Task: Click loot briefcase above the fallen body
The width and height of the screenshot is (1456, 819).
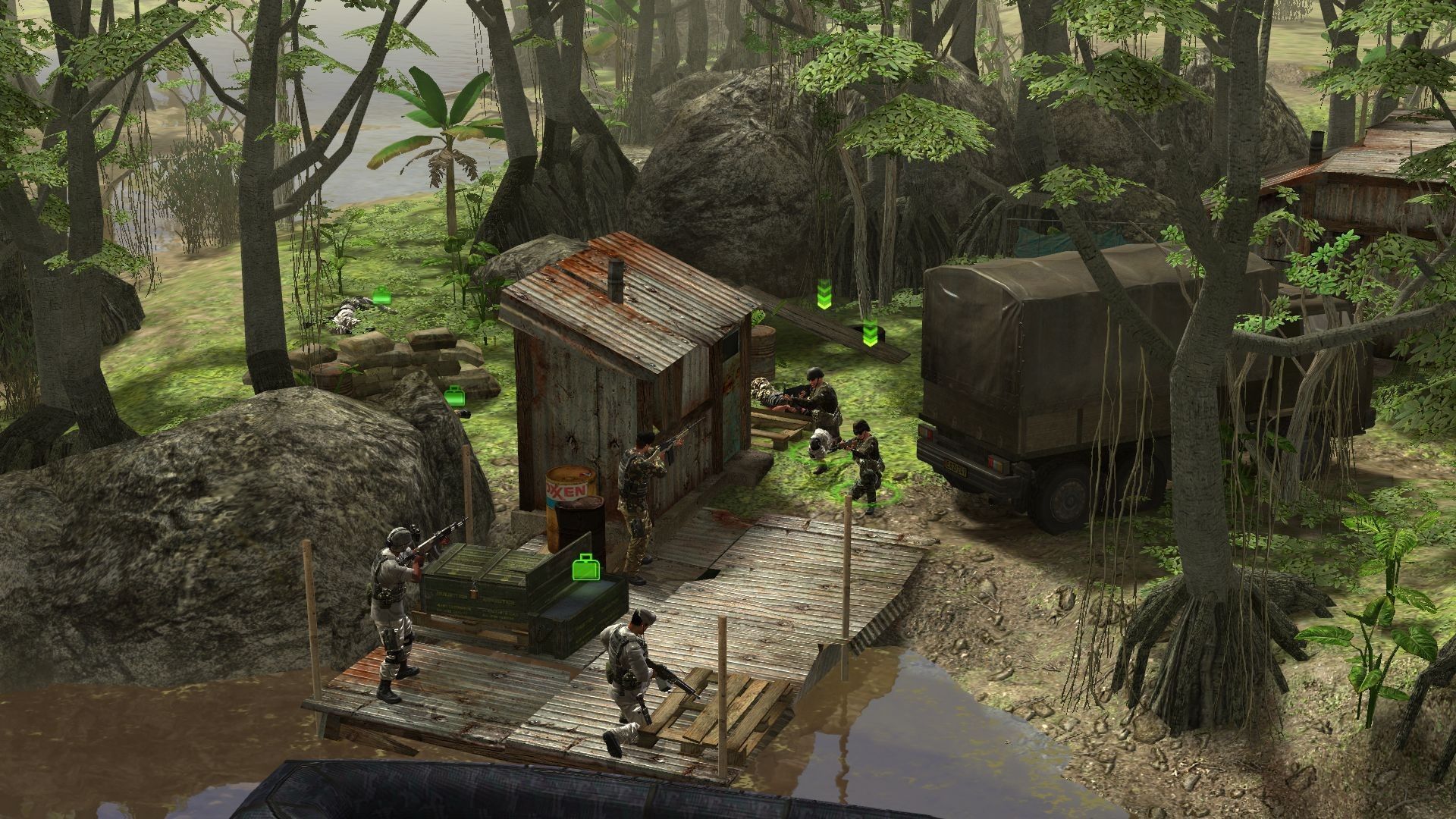Action: [382, 295]
